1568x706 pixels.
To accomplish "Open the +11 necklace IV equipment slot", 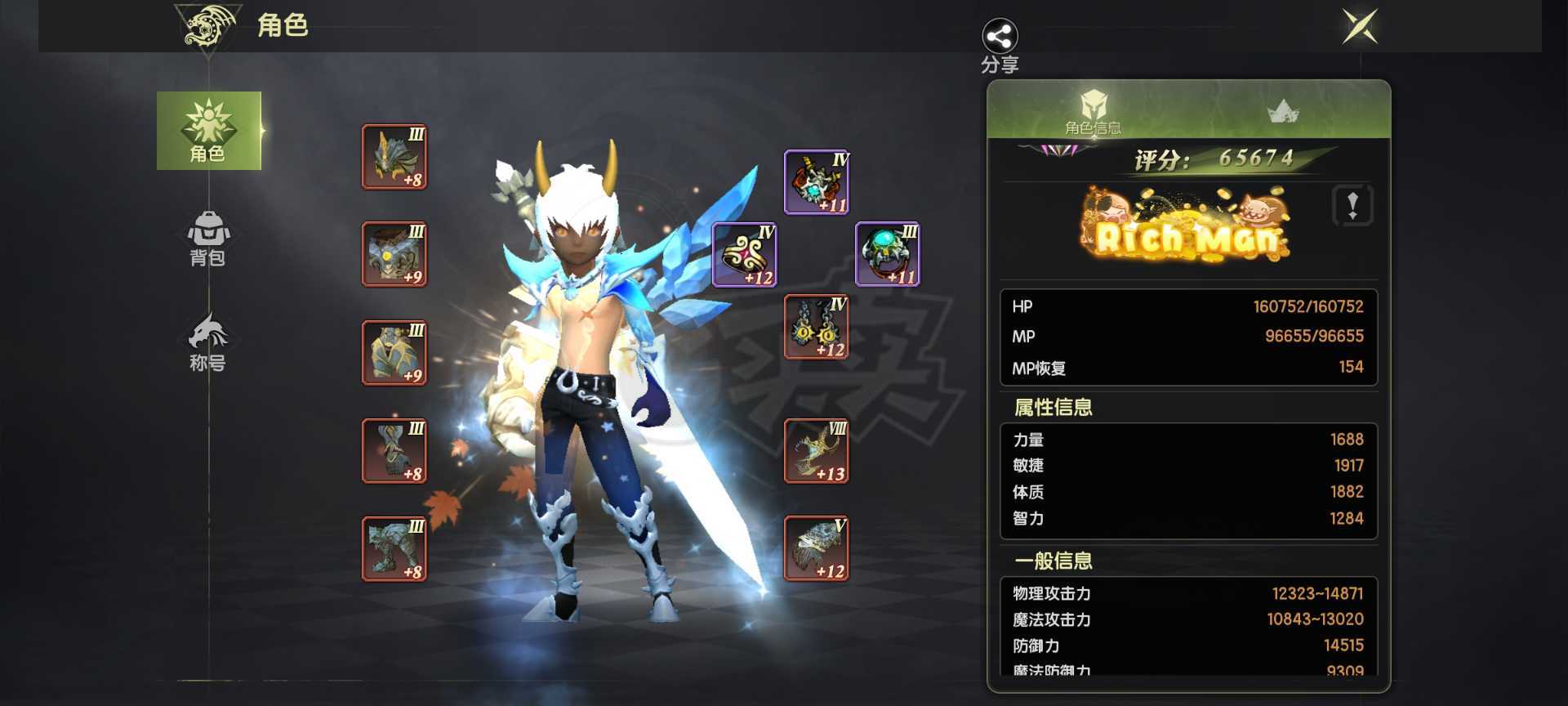I will coord(816,181).
